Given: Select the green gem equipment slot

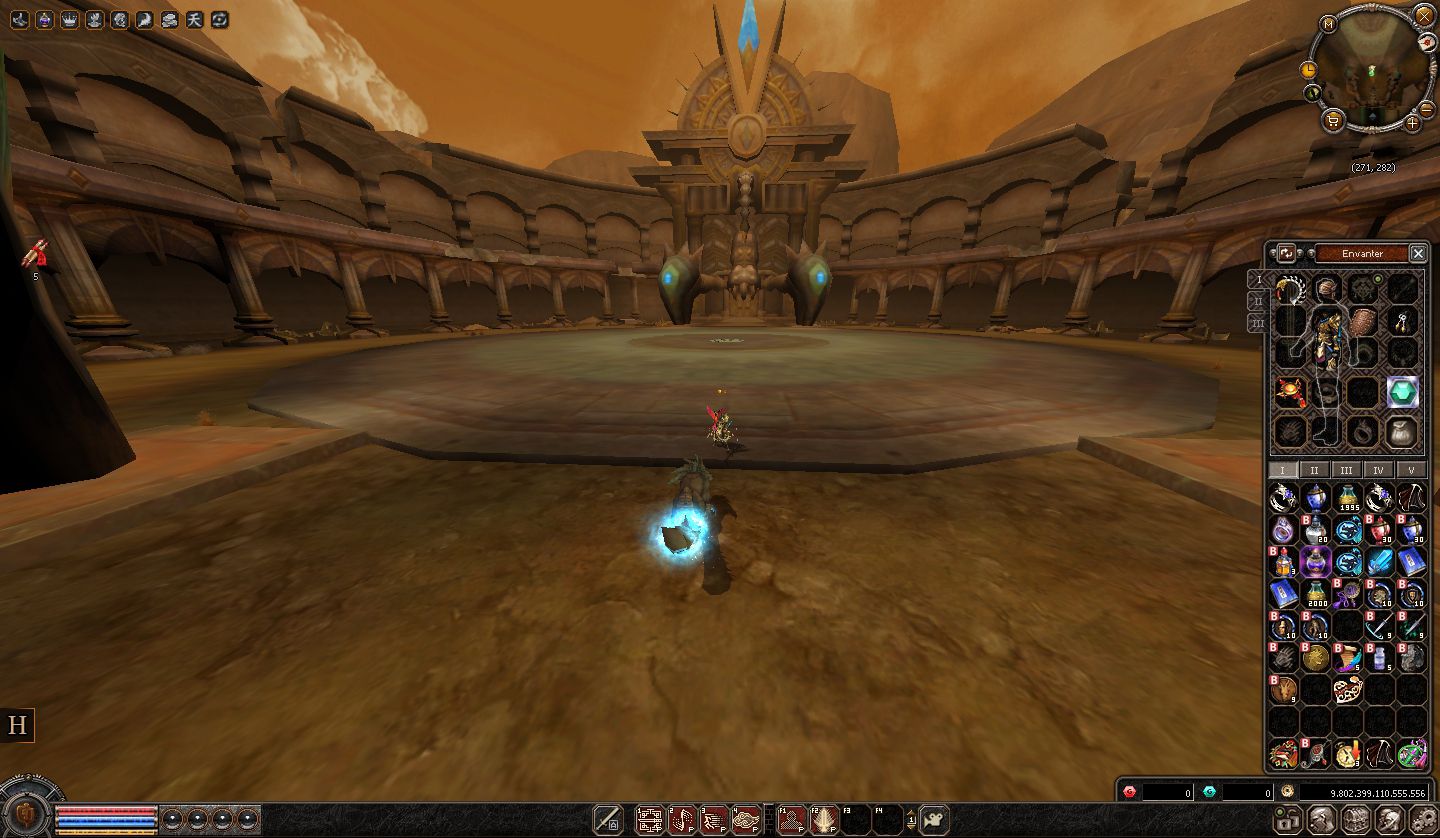Looking at the screenshot, I should [1403, 393].
